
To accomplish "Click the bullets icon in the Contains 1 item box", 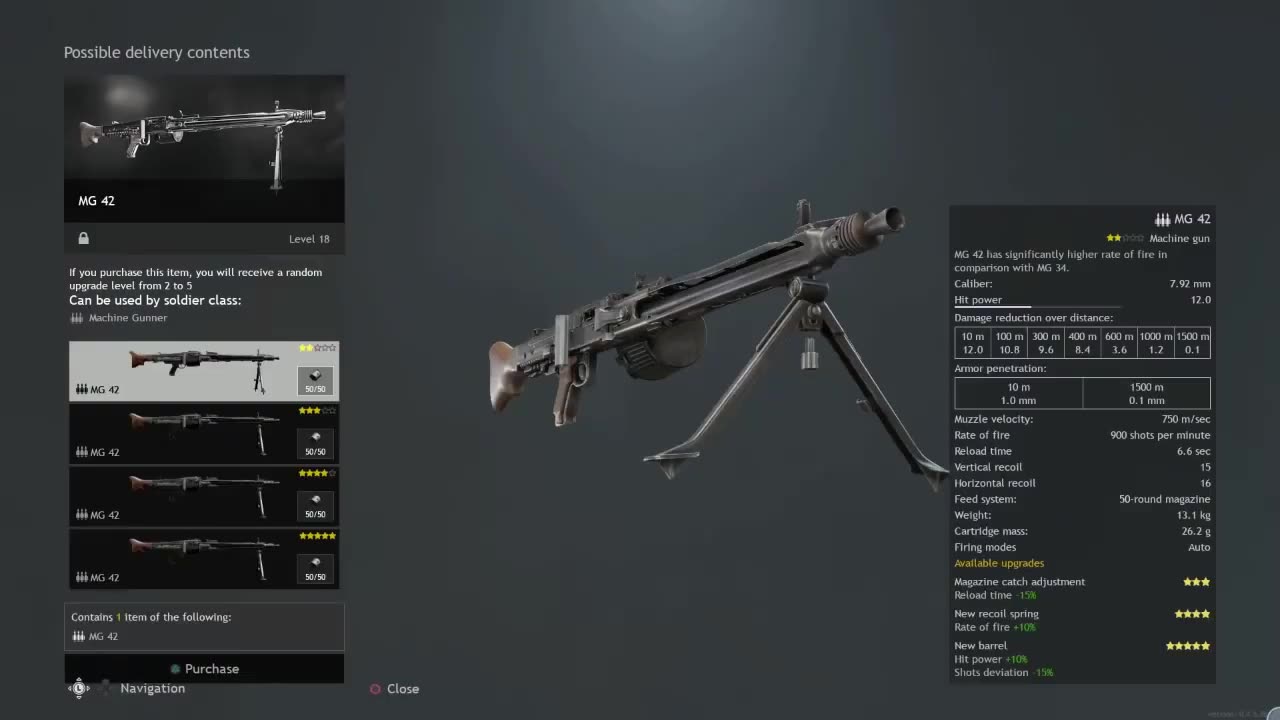I will tap(79, 636).
